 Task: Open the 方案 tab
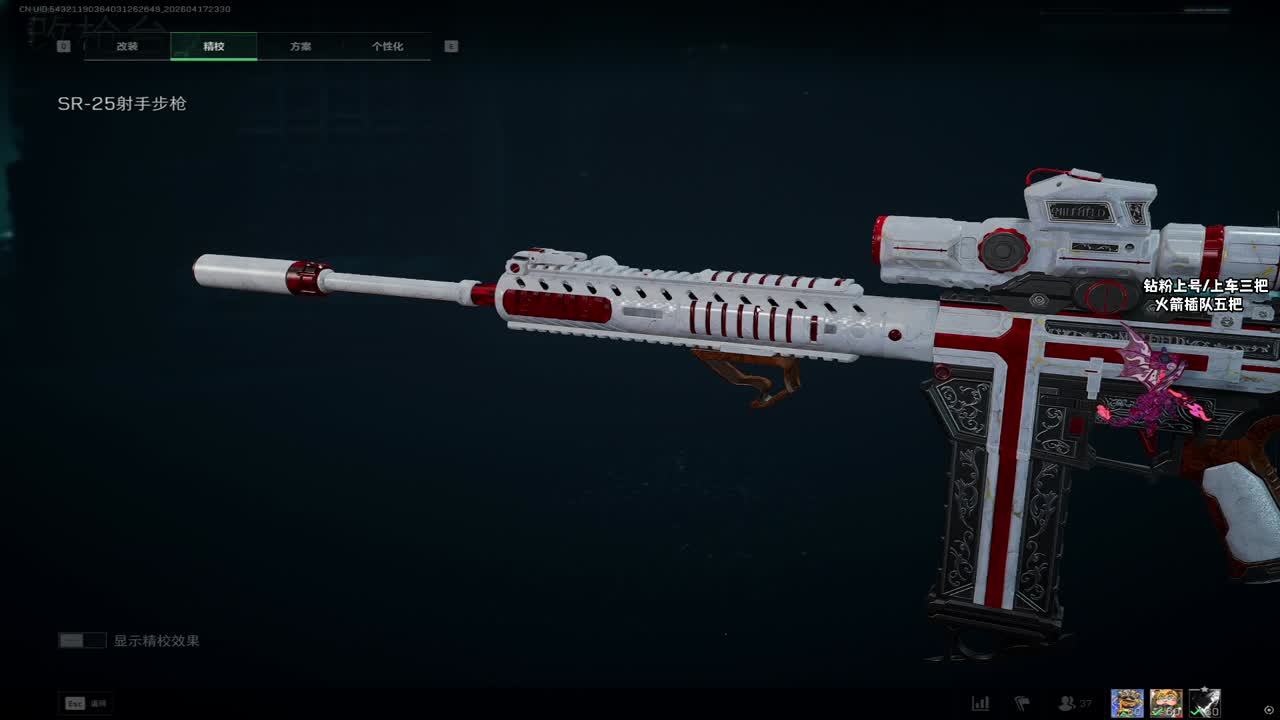click(300, 47)
